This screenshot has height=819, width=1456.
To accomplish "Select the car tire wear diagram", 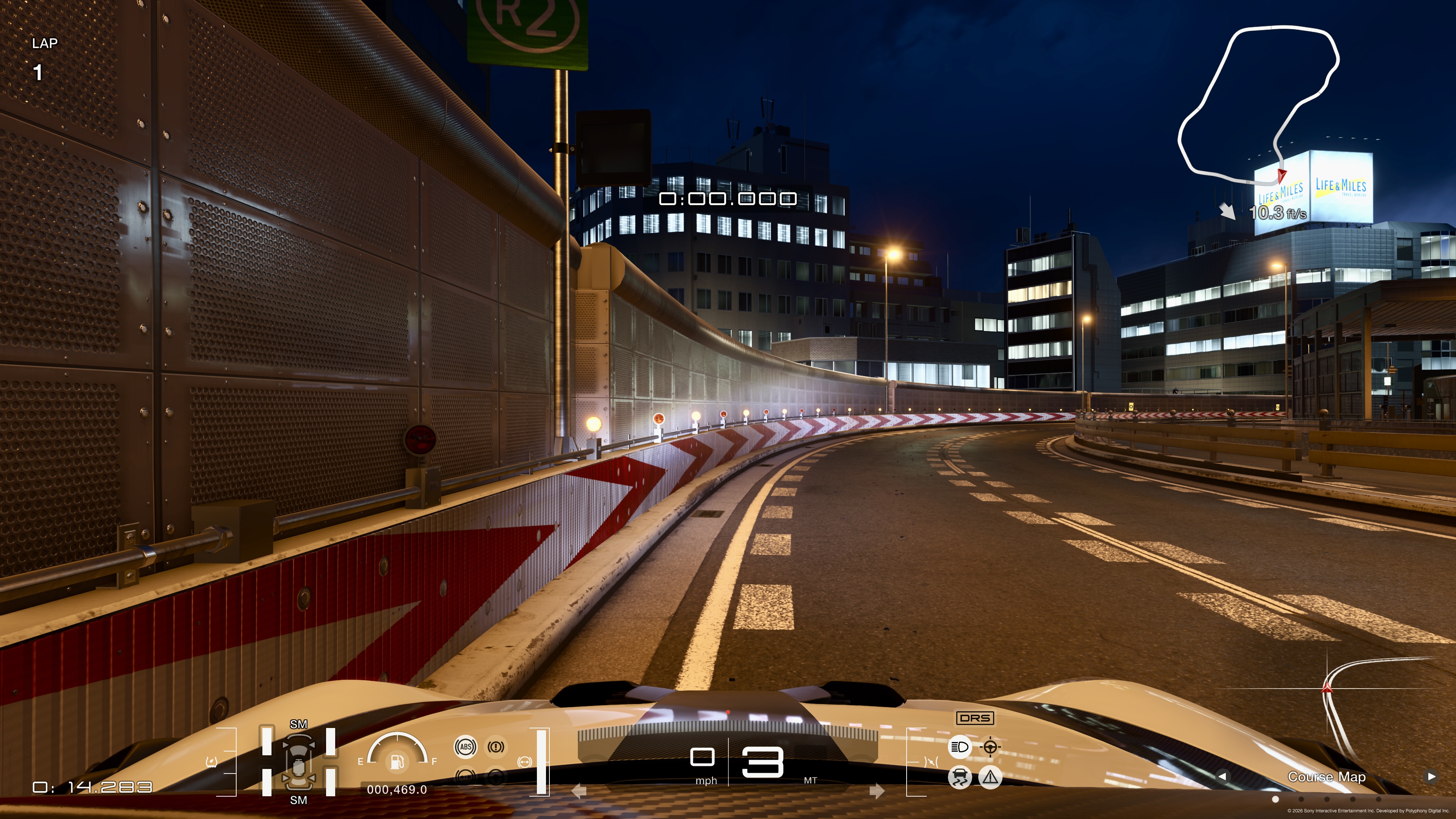I will (x=298, y=761).
